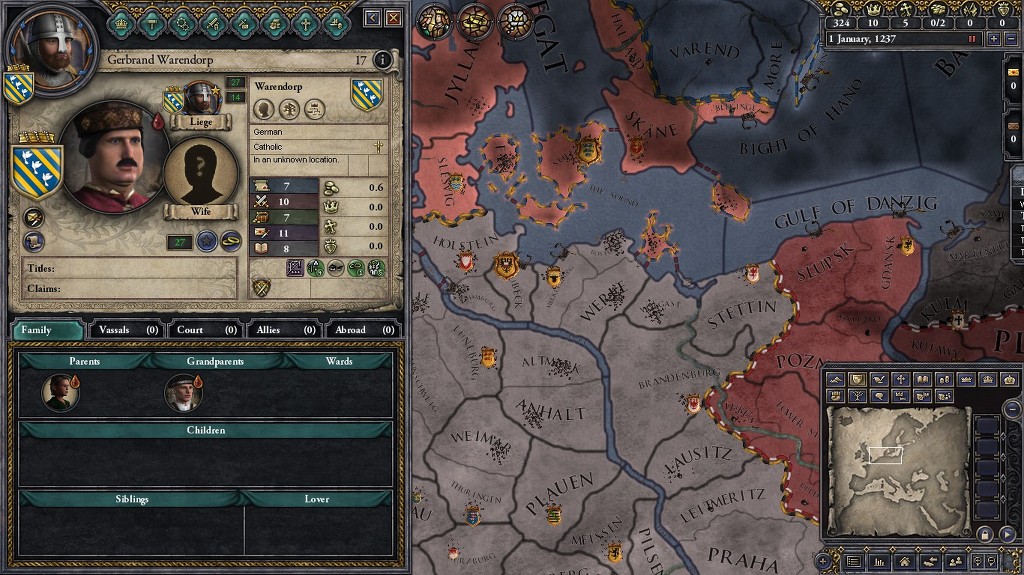Increase game speed with the plus button
Viewport: 1024px width, 575px height.
click(x=993, y=38)
